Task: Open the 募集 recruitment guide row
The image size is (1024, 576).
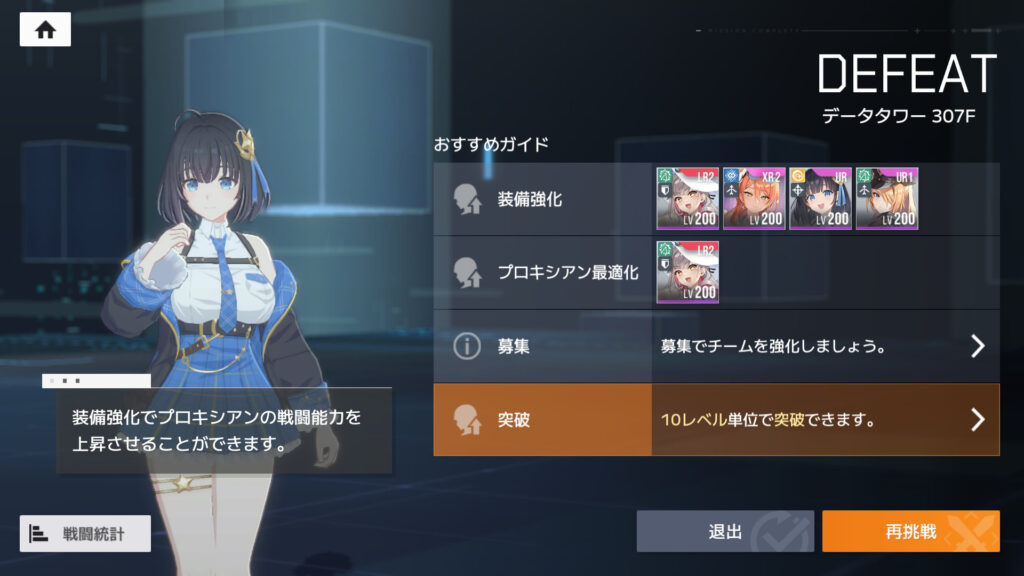Action: (716, 346)
